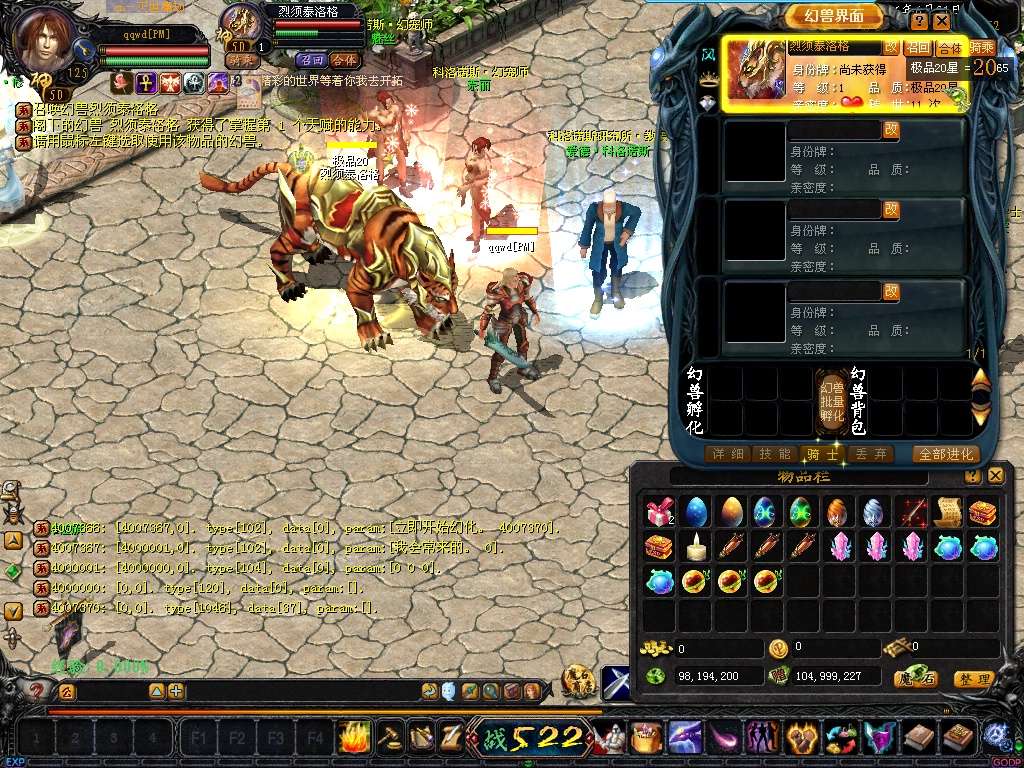This screenshot has height=768, width=1024.
Task: Select the blue starry egg item
Action: click(694, 512)
